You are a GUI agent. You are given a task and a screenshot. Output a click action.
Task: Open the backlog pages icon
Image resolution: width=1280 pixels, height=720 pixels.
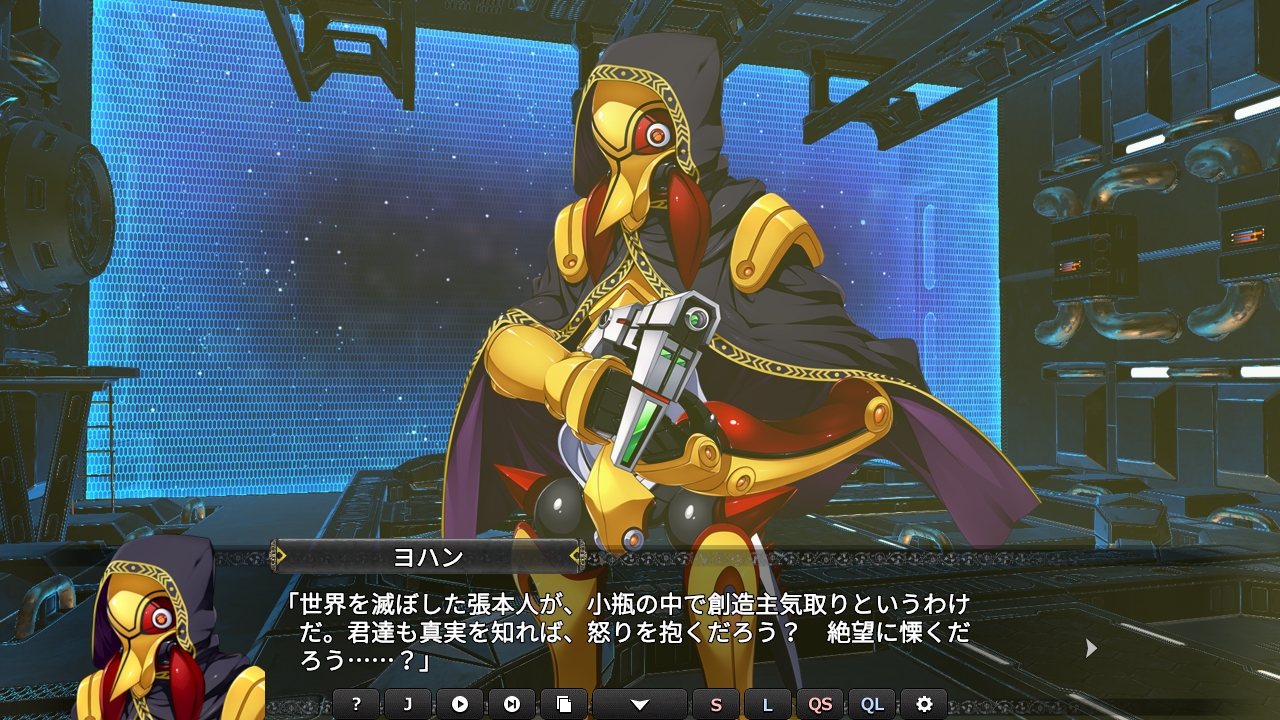click(x=564, y=704)
